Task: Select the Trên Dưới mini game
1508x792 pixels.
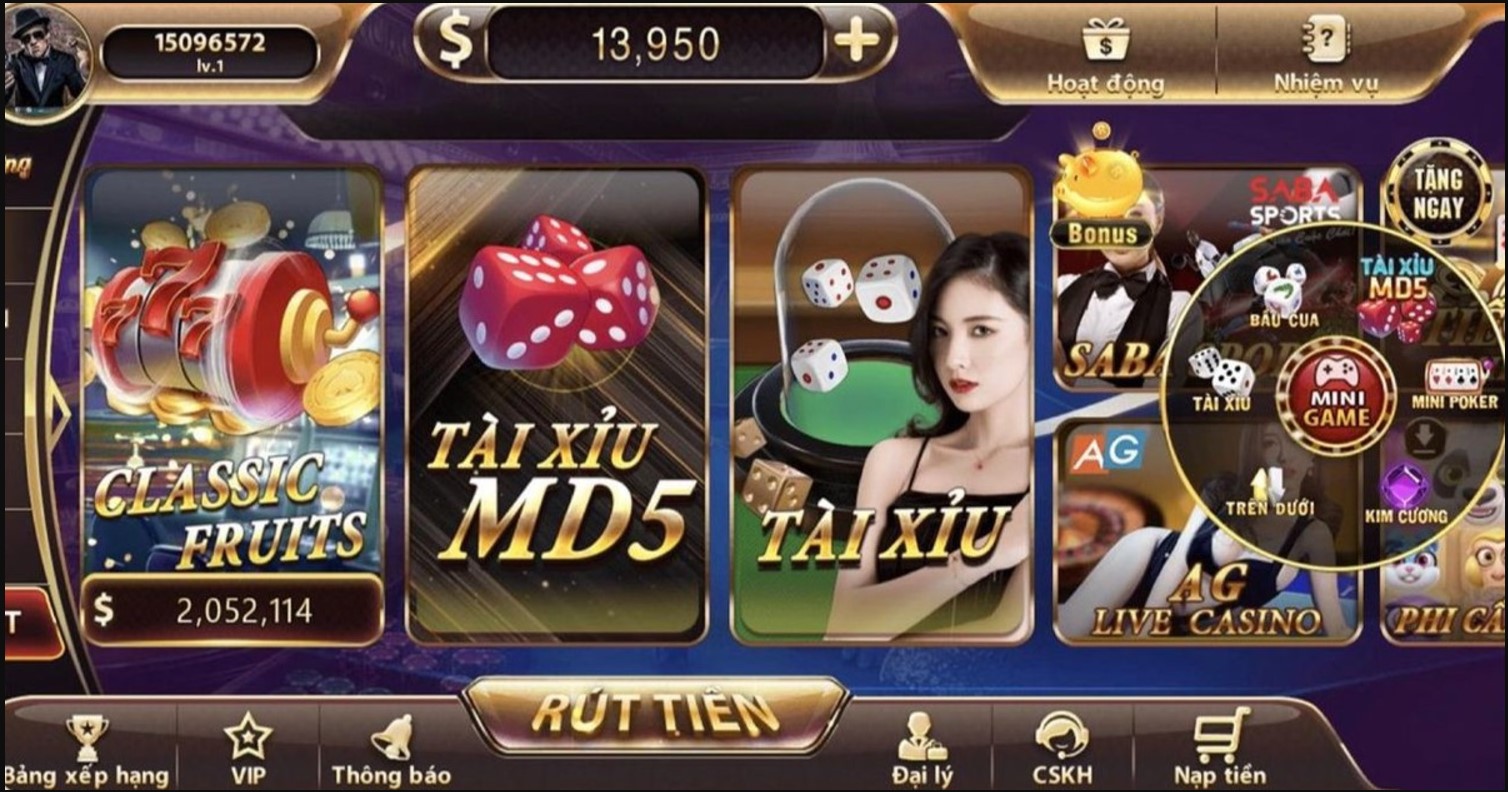Action: click(1266, 480)
